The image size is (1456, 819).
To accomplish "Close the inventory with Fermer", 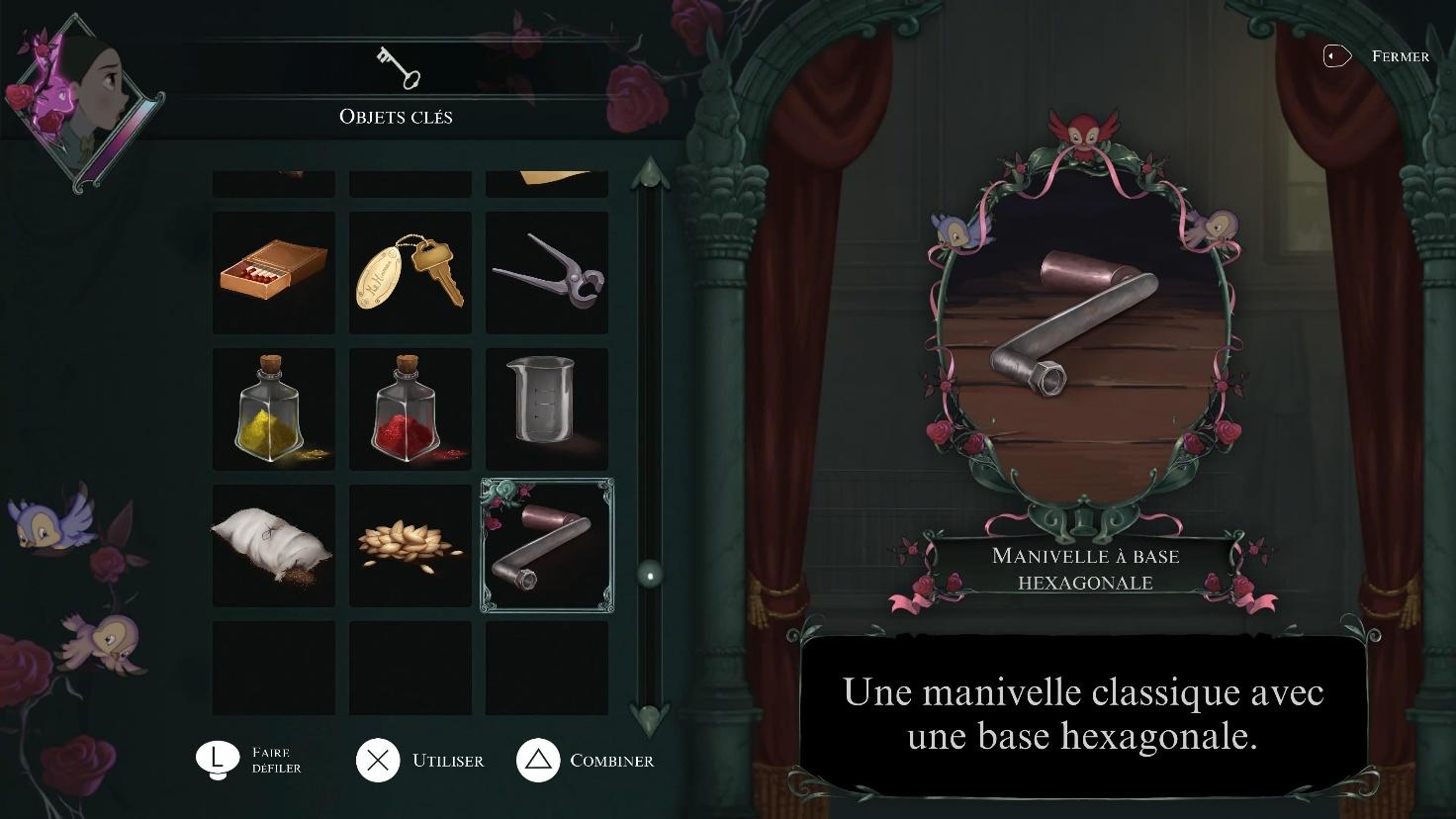I will tap(1377, 56).
